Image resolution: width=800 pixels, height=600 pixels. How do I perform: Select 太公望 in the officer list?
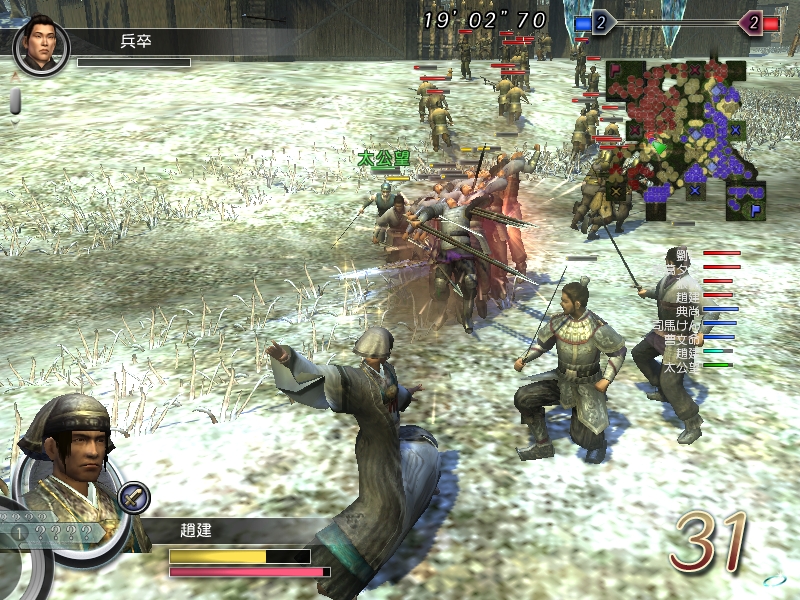(682, 367)
